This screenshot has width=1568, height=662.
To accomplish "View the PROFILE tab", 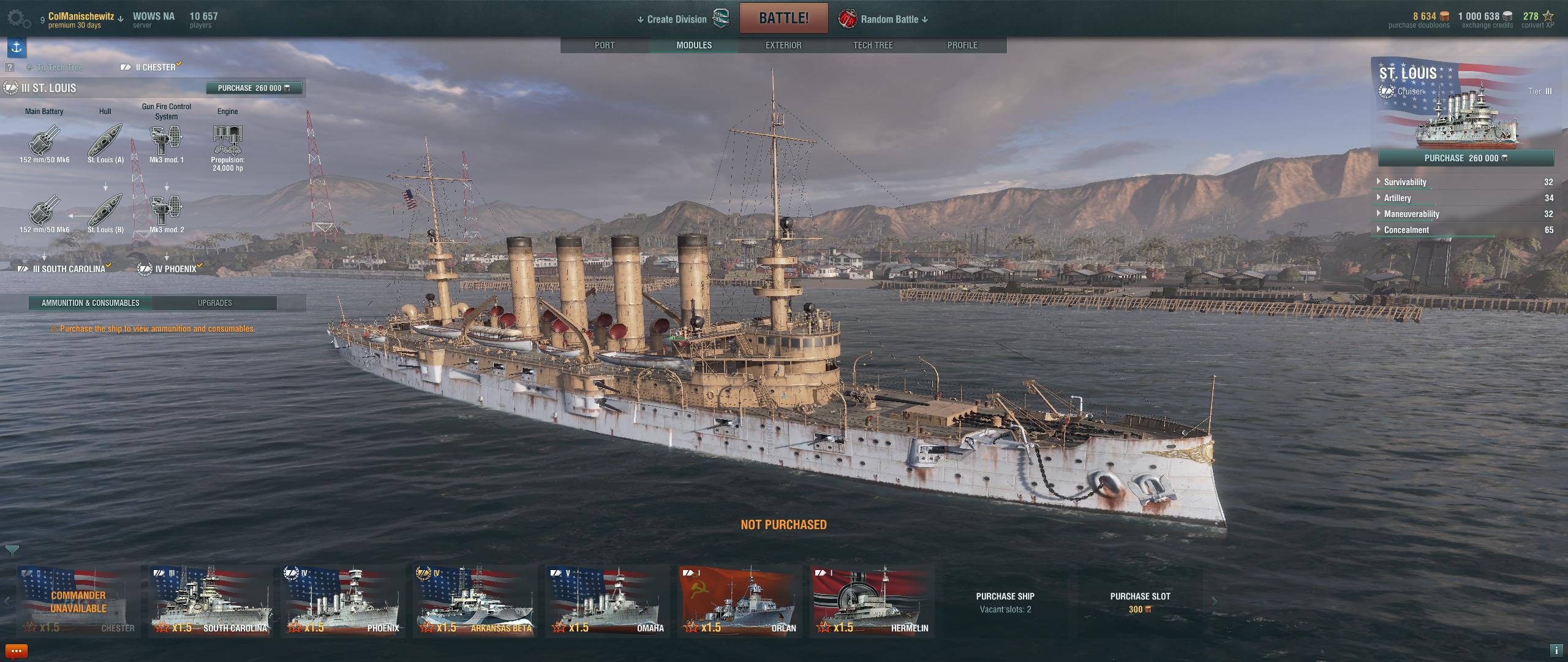I will 962,45.
